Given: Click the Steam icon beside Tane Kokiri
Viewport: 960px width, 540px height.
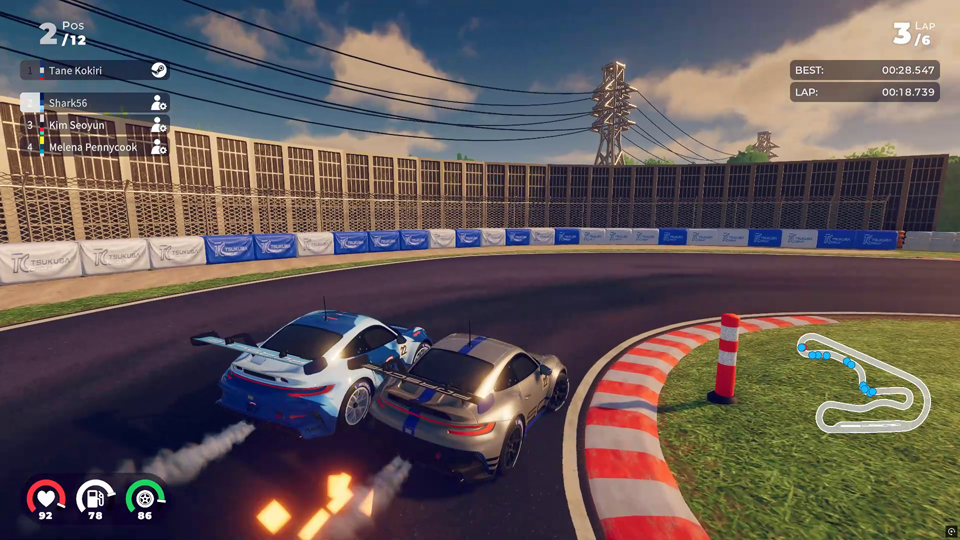Looking at the screenshot, I should click(158, 70).
